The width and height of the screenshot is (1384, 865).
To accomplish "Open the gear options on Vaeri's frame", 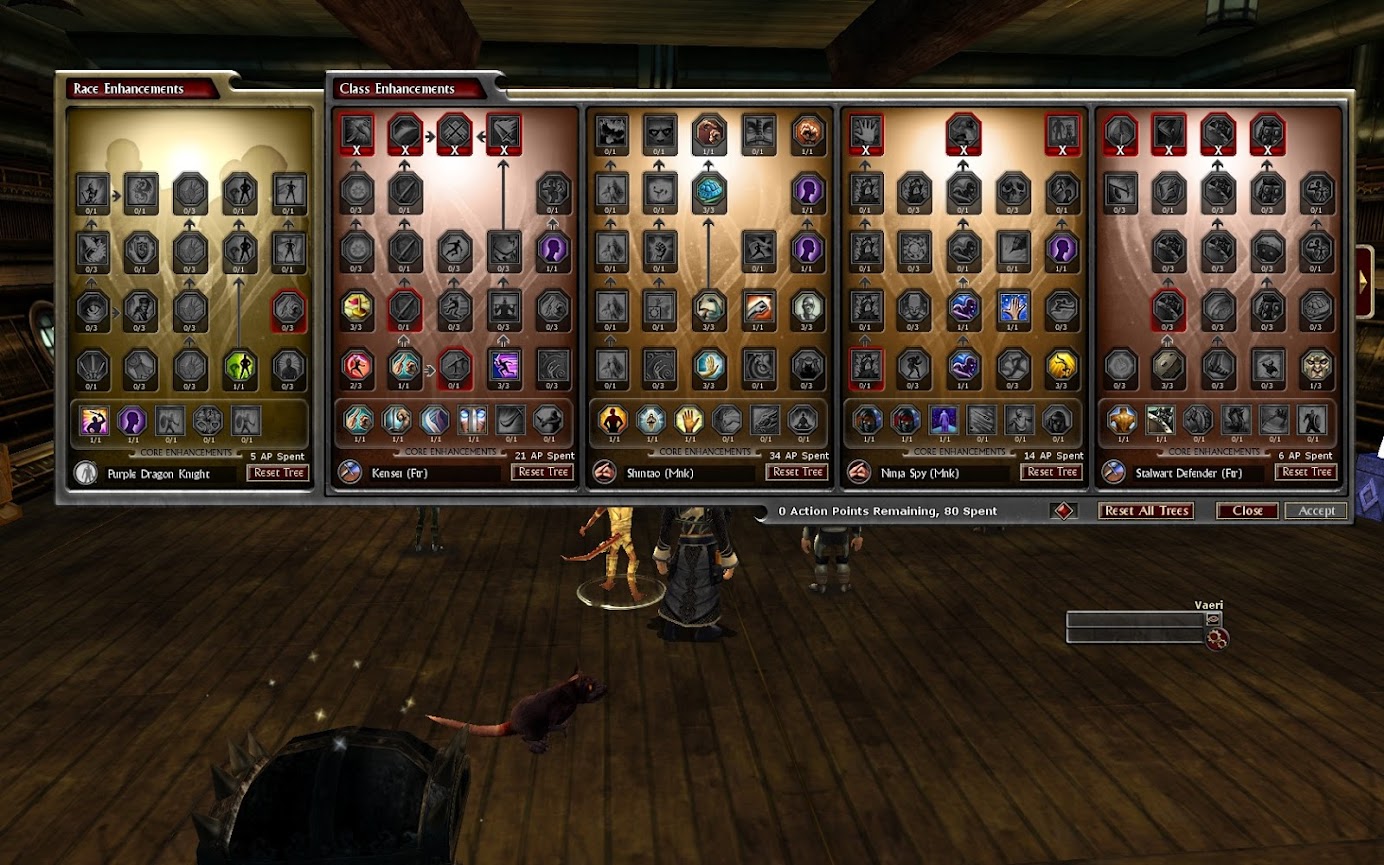I will pos(1217,639).
